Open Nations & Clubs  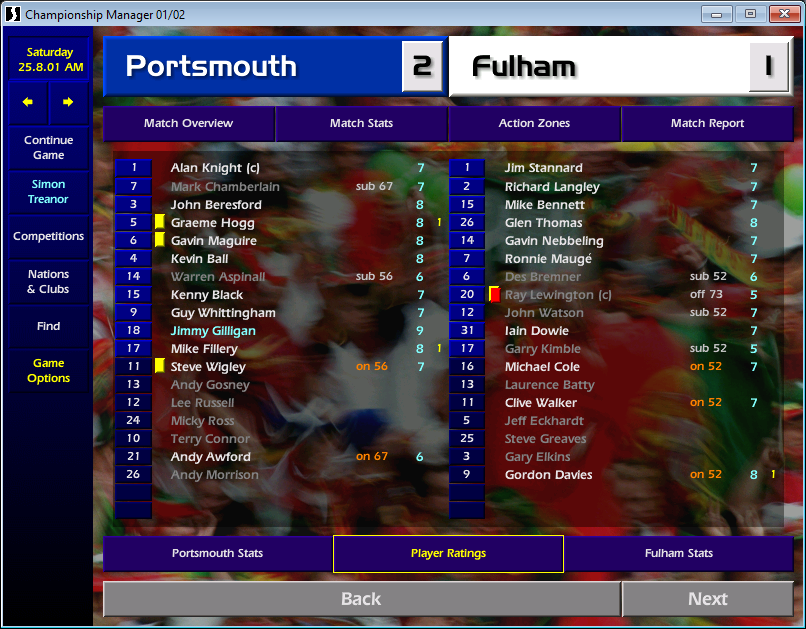coord(48,282)
